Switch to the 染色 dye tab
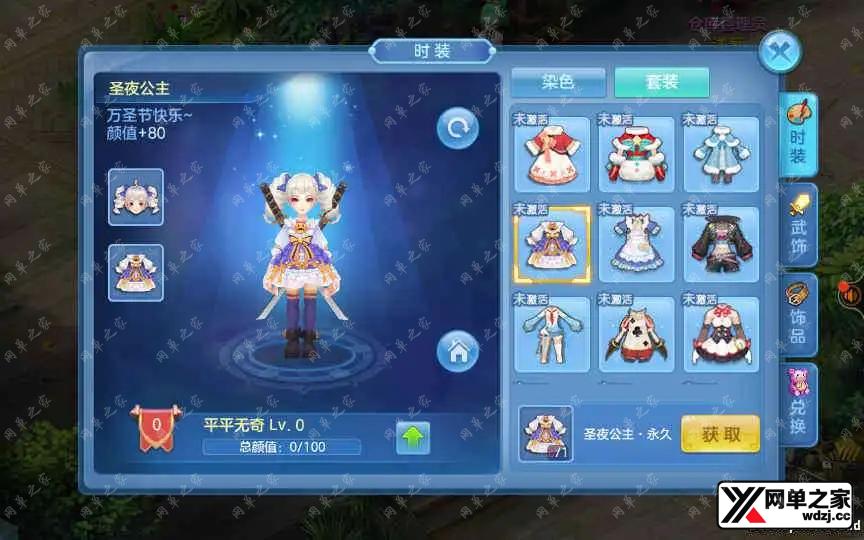Viewport: 864px width, 540px height. (558, 82)
